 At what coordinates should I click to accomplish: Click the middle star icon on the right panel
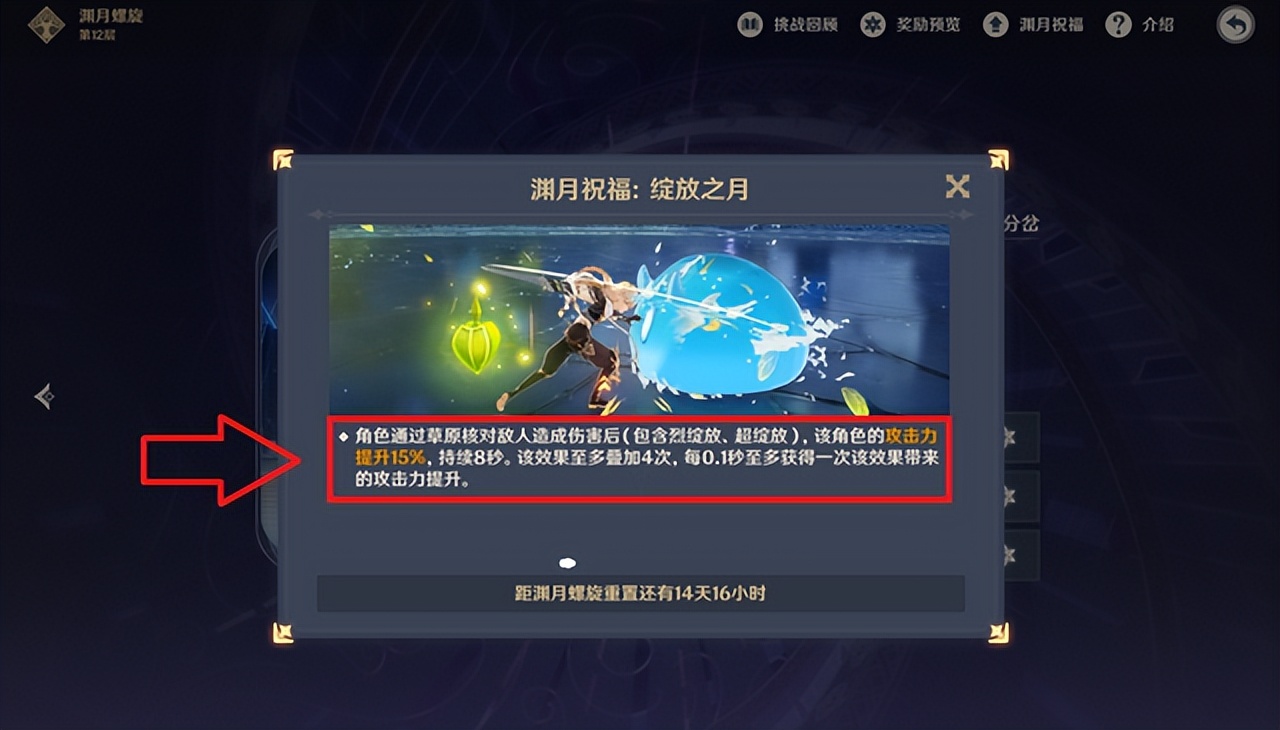(1008, 497)
